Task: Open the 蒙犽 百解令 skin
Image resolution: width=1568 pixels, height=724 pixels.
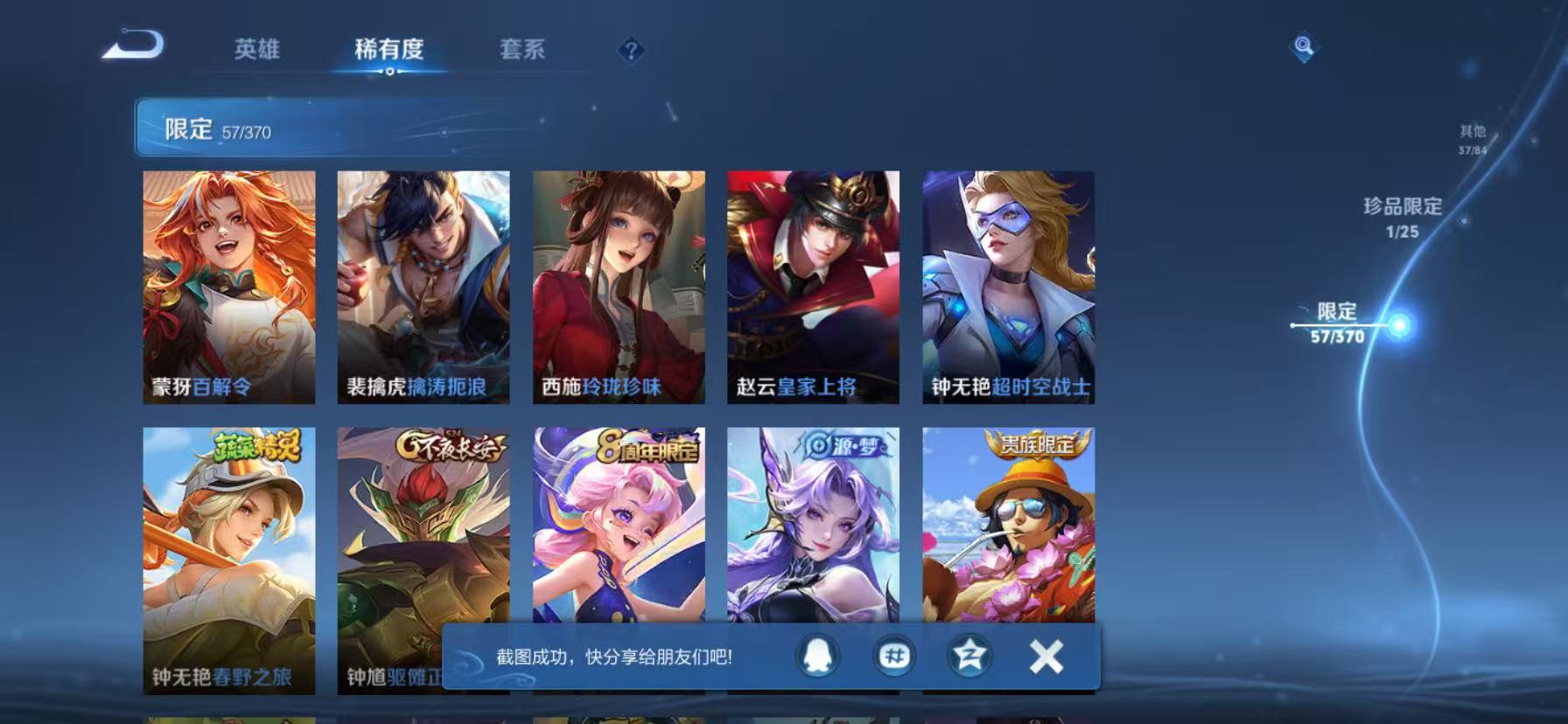Action: [x=227, y=284]
